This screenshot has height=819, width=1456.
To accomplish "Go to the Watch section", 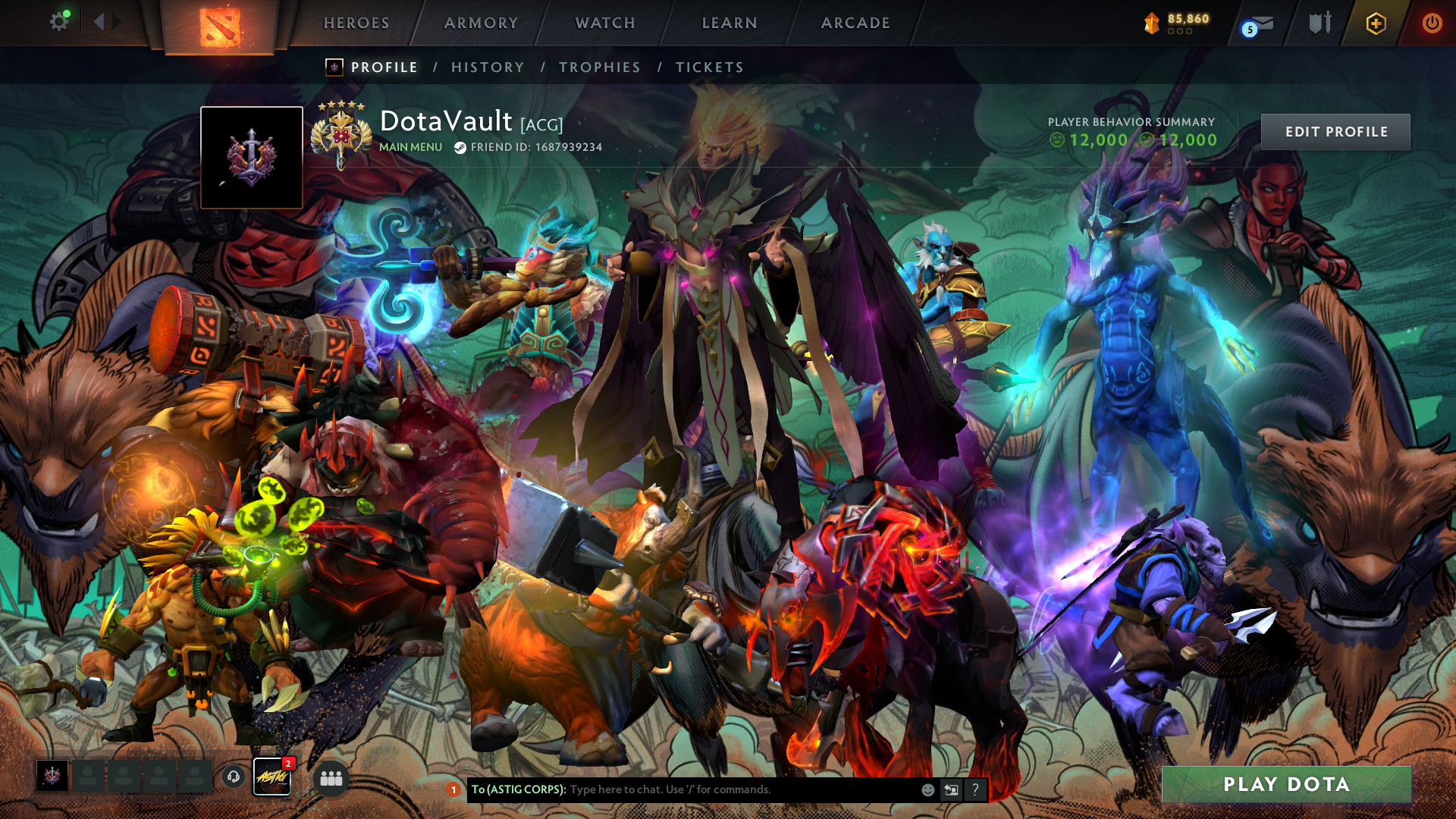I will 605,24.
